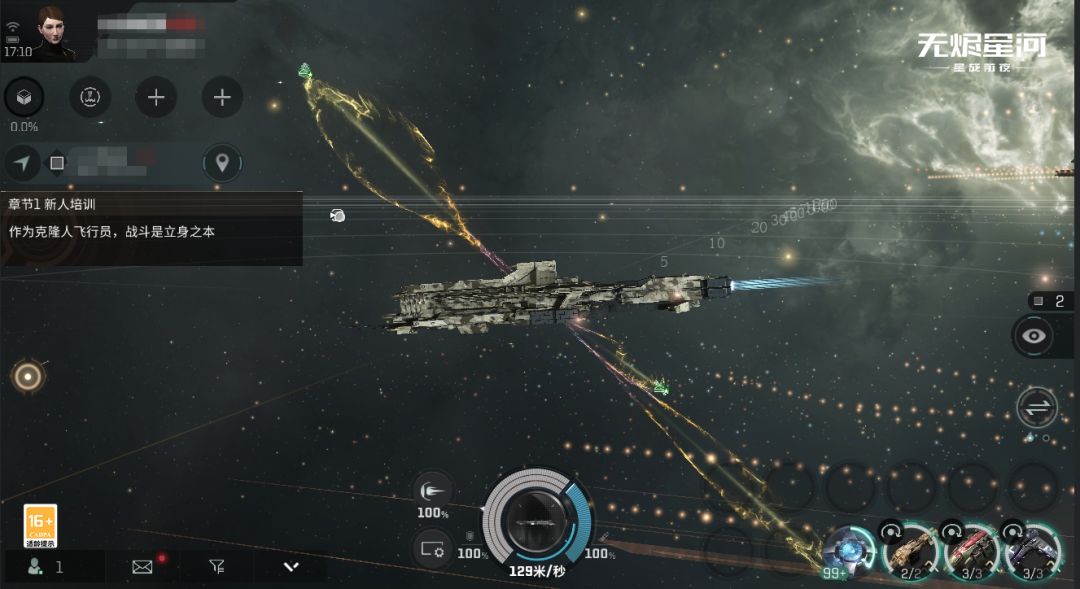Fire the red weapon with 3/3 ammo
Image resolution: width=1080 pixels, height=589 pixels.
[x=972, y=550]
